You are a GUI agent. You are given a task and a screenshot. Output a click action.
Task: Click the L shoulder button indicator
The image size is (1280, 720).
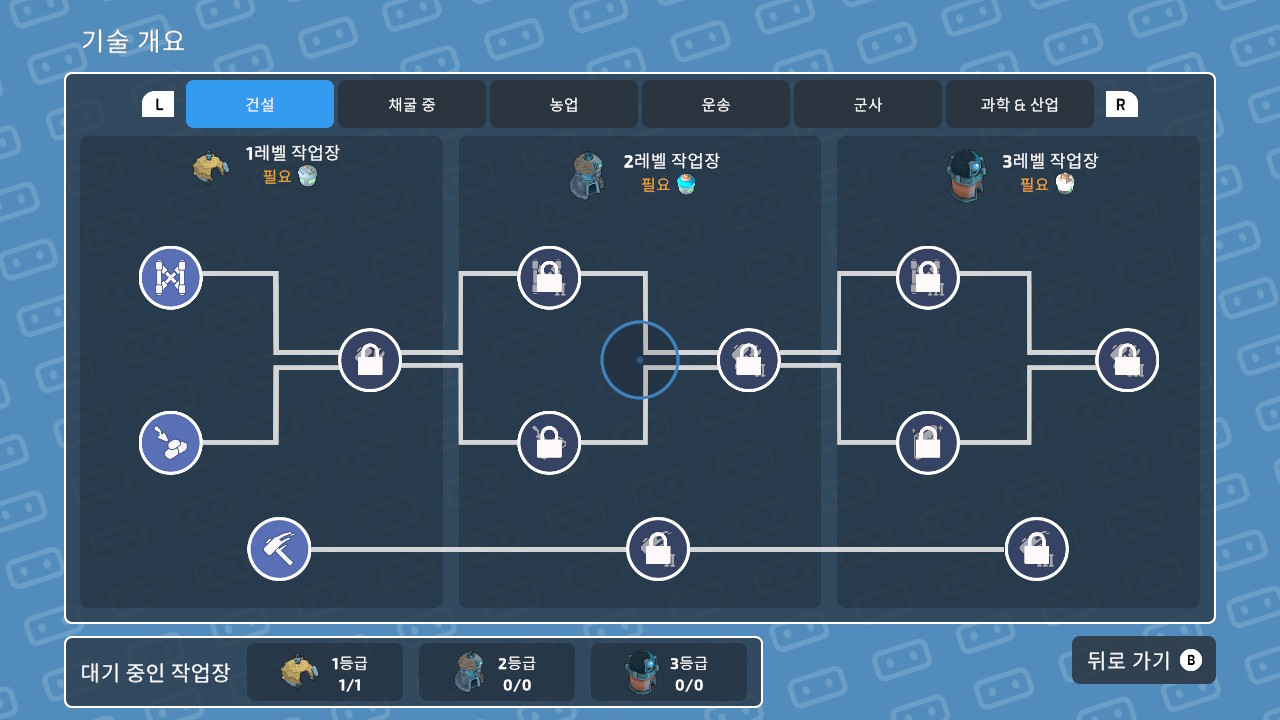coord(157,103)
